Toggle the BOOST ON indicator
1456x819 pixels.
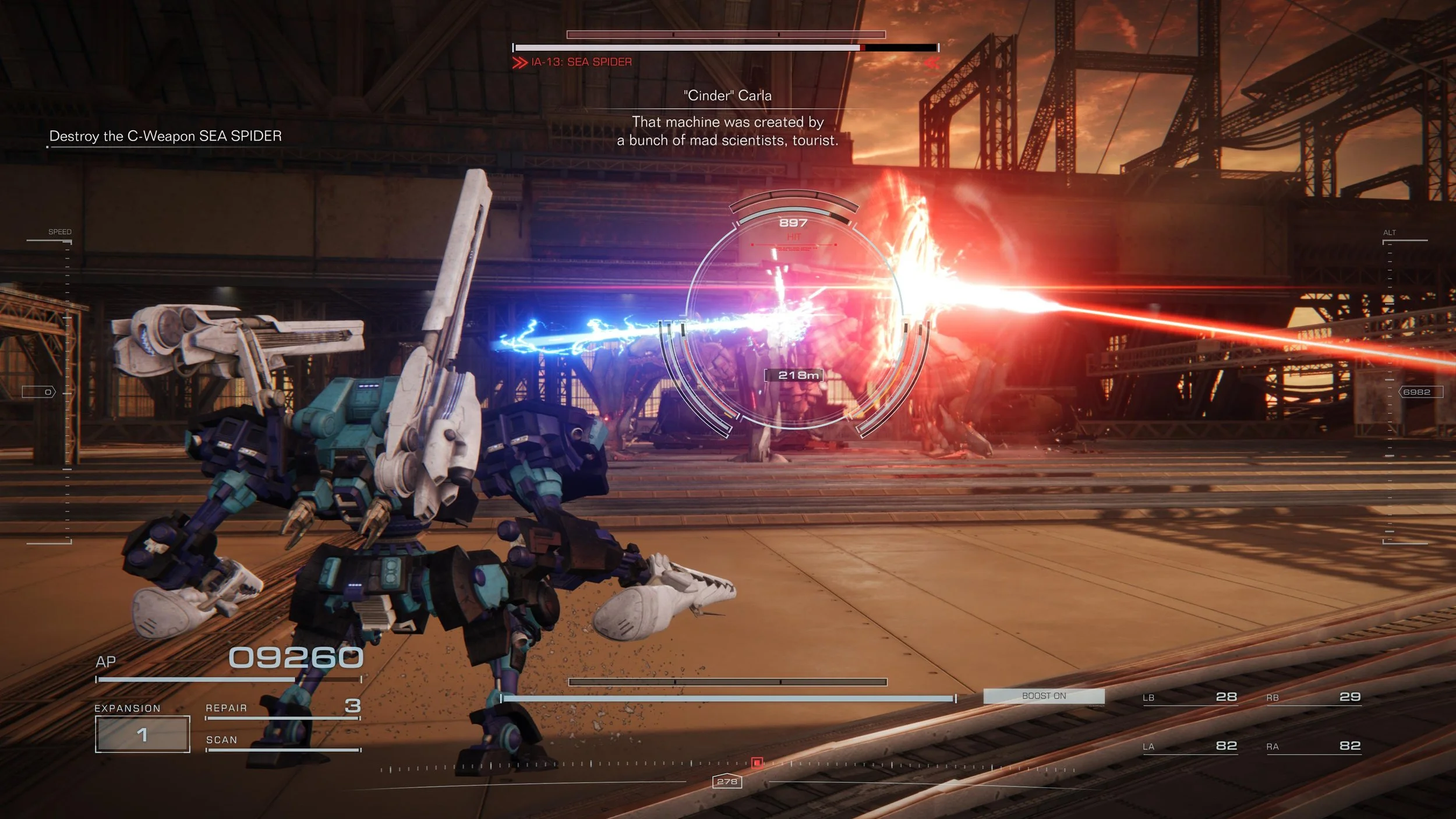[x=1044, y=696]
